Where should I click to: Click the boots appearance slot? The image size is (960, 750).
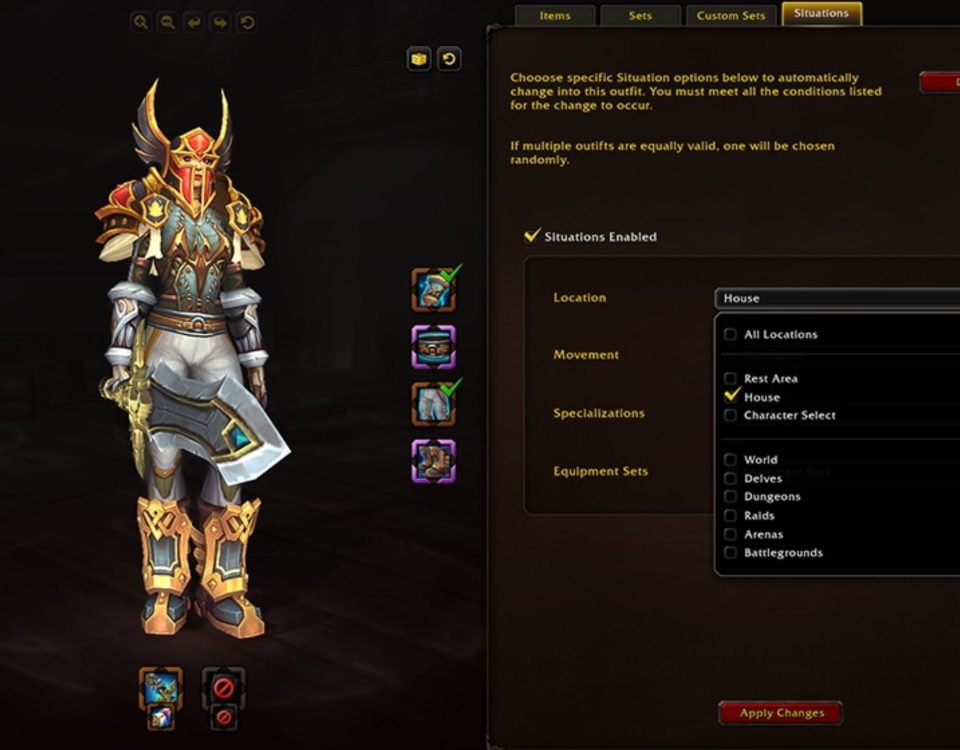[434, 462]
